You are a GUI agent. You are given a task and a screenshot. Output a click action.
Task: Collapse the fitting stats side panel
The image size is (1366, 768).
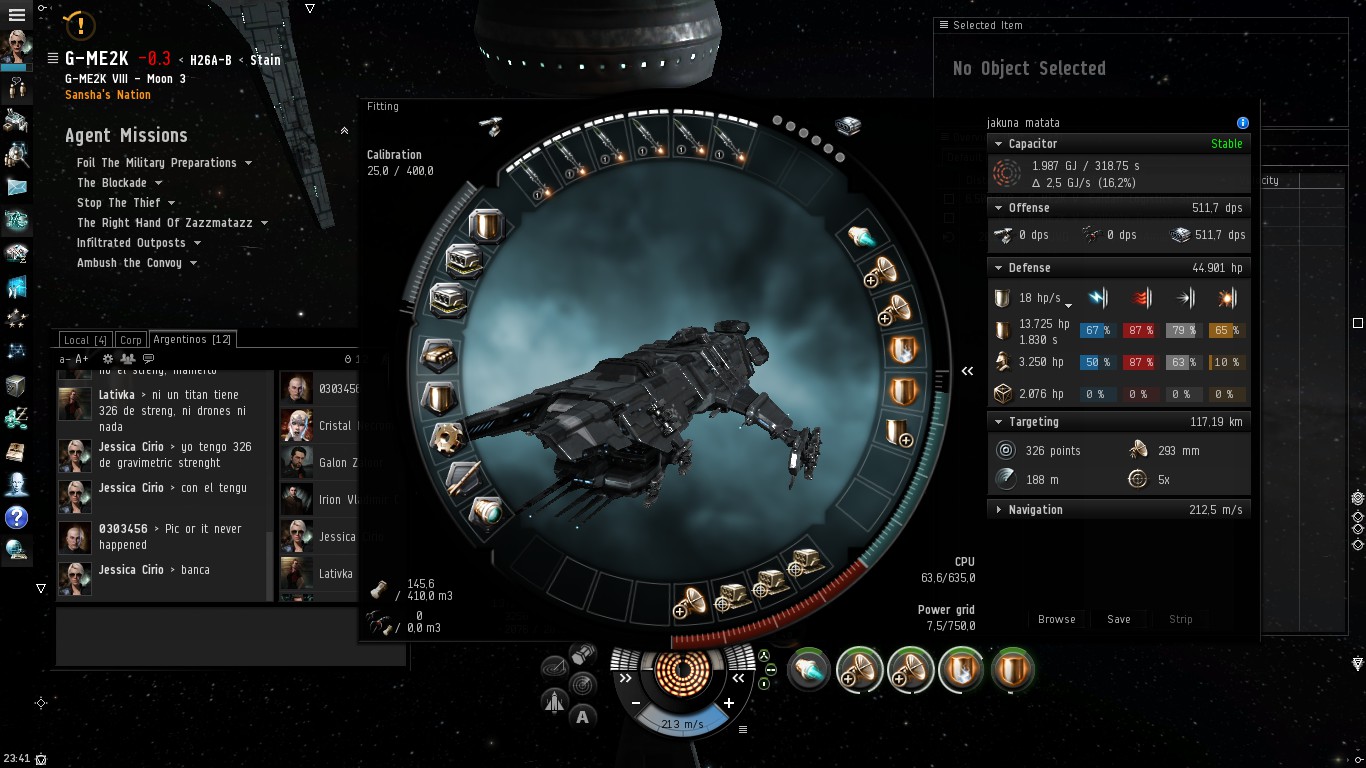coord(967,371)
